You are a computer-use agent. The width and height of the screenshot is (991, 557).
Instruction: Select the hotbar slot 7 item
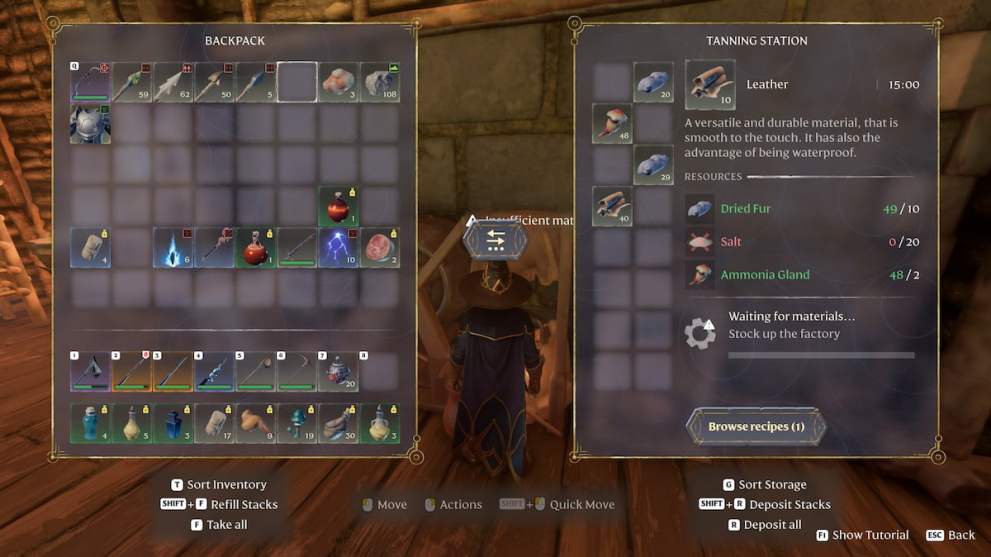pyautogui.click(x=338, y=371)
